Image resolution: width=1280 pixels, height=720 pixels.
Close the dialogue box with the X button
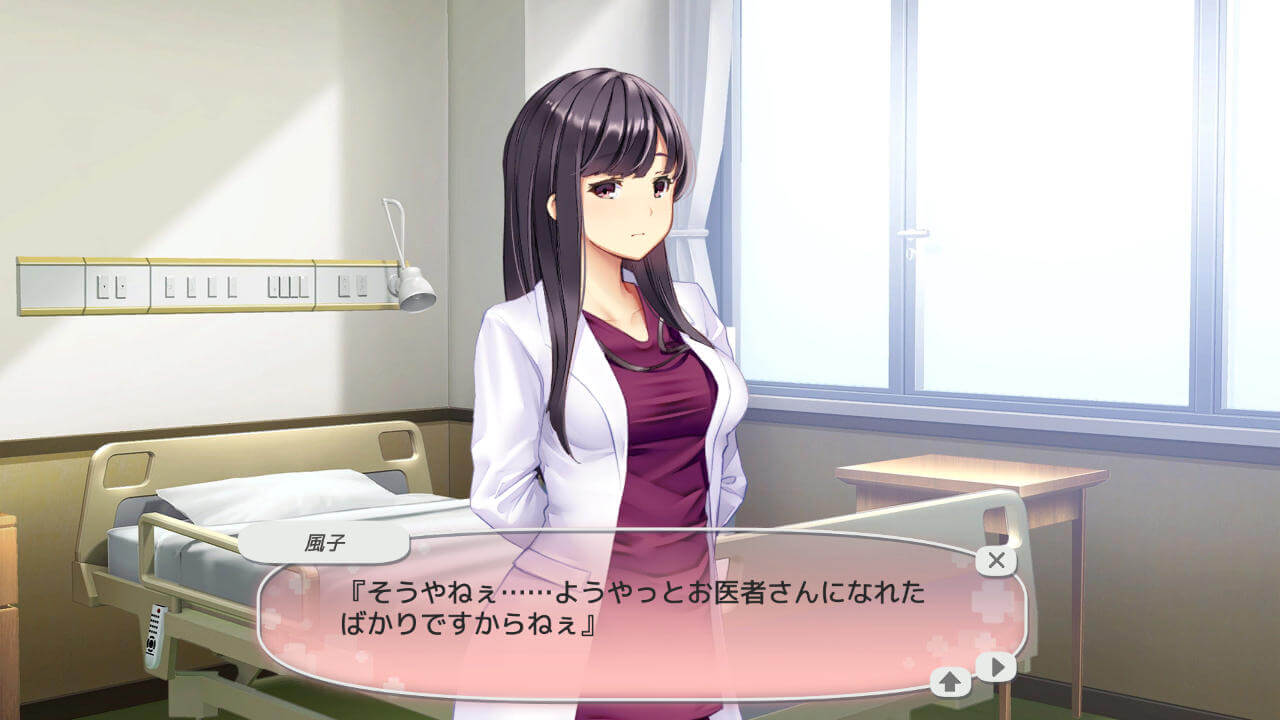click(996, 560)
